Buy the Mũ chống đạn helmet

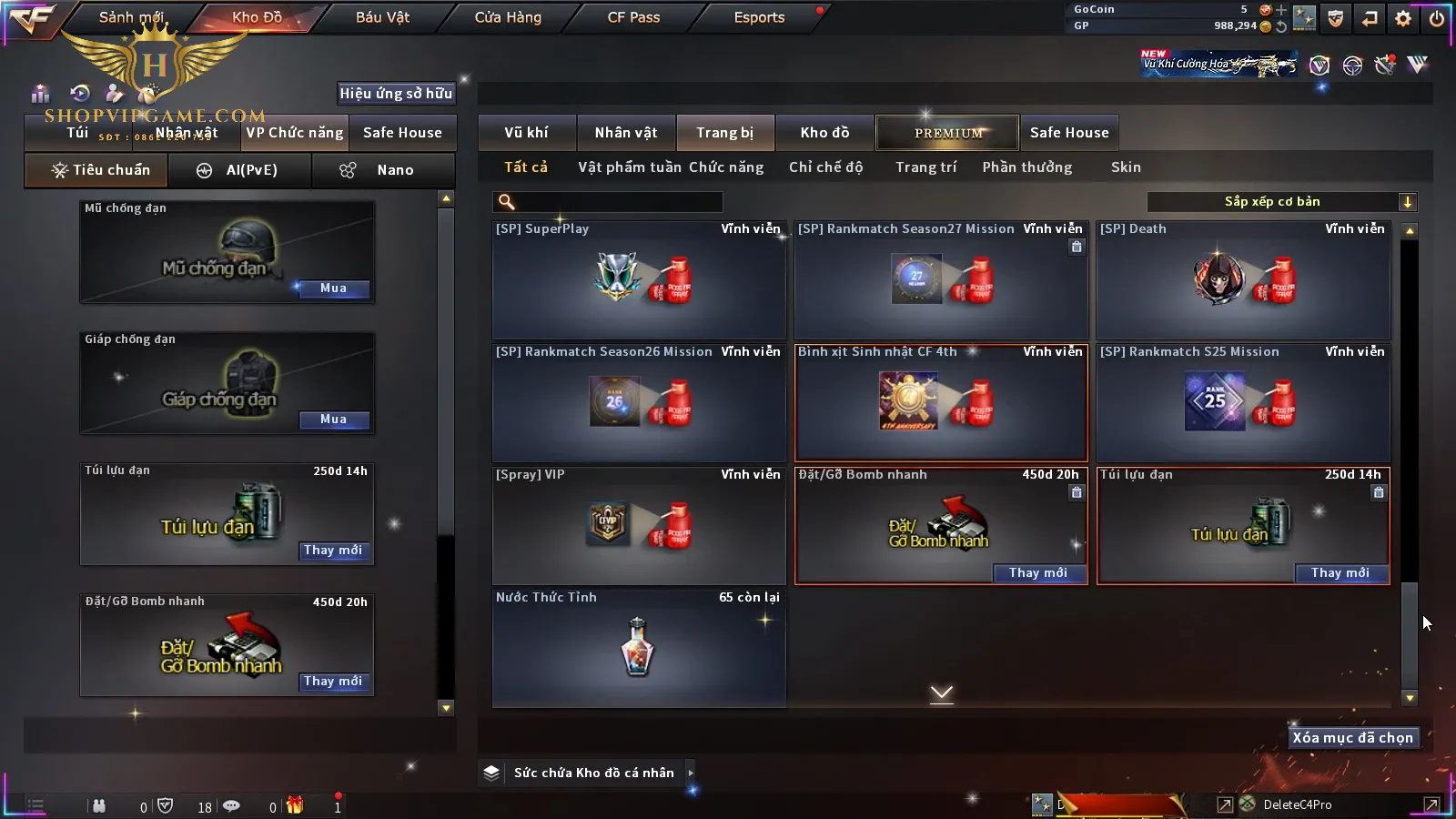pyautogui.click(x=333, y=288)
